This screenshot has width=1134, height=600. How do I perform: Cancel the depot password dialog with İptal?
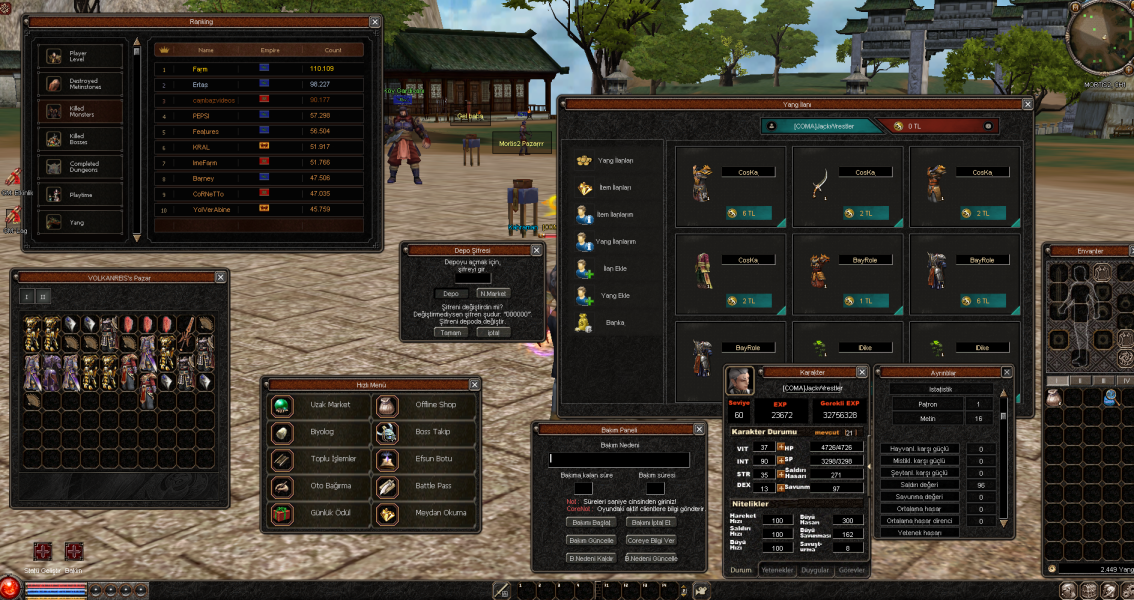point(493,332)
